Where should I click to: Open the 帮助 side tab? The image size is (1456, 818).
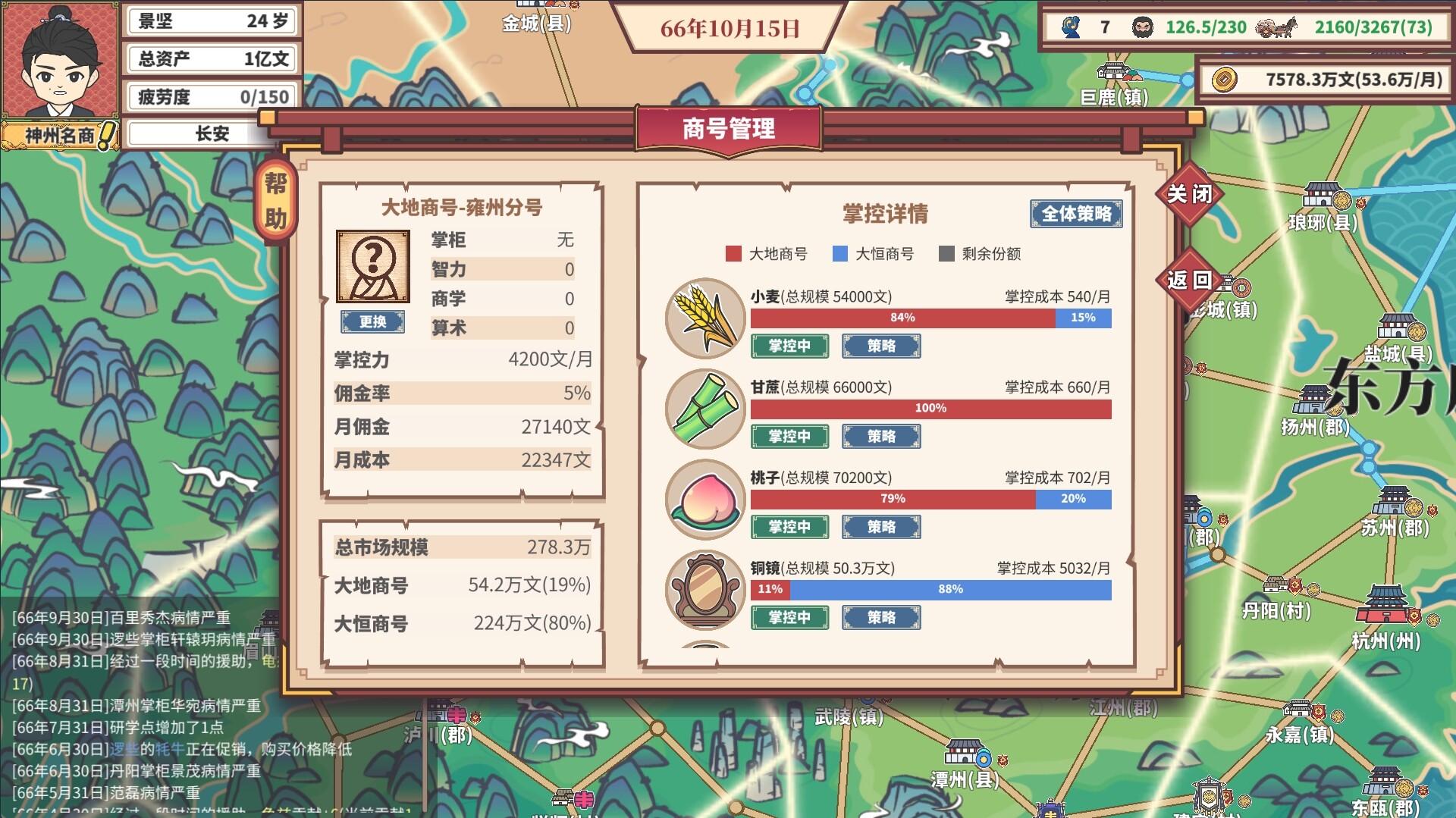point(275,196)
